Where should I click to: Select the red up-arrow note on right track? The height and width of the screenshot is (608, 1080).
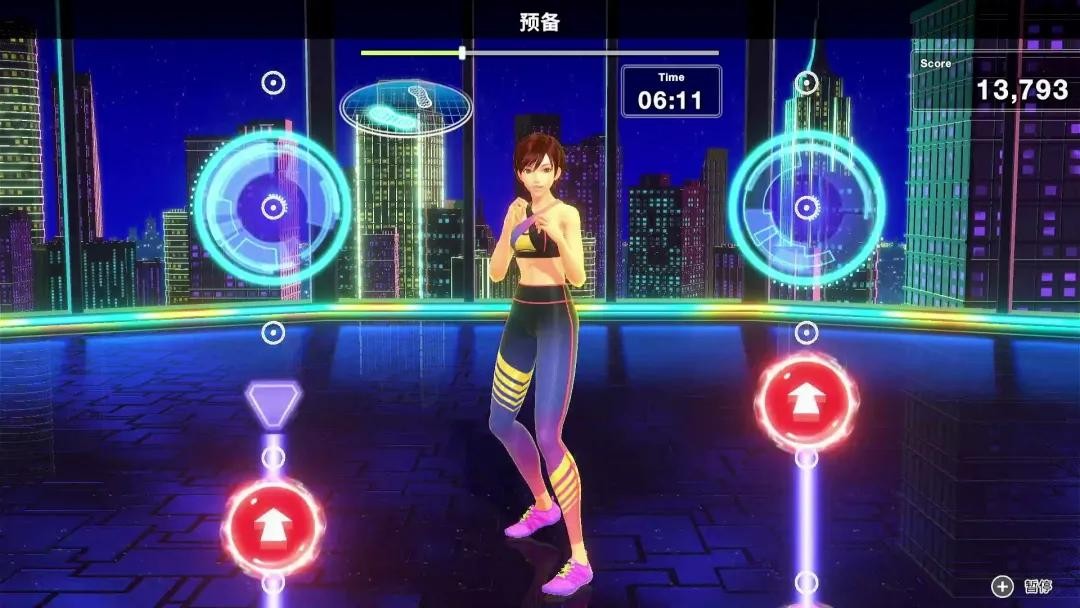pos(806,401)
